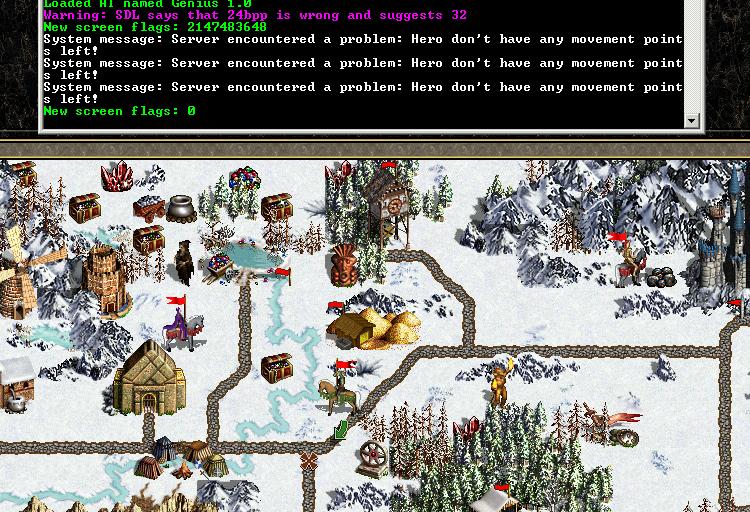Click the console scrollbar down arrow
The image size is (750, 512).
[x=691, y=121]
